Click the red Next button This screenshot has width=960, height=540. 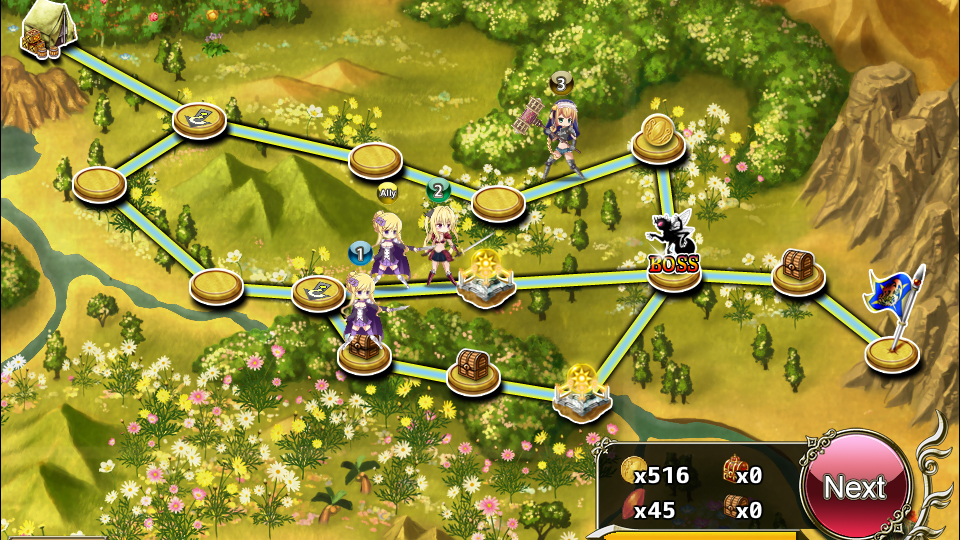point(855,487)
